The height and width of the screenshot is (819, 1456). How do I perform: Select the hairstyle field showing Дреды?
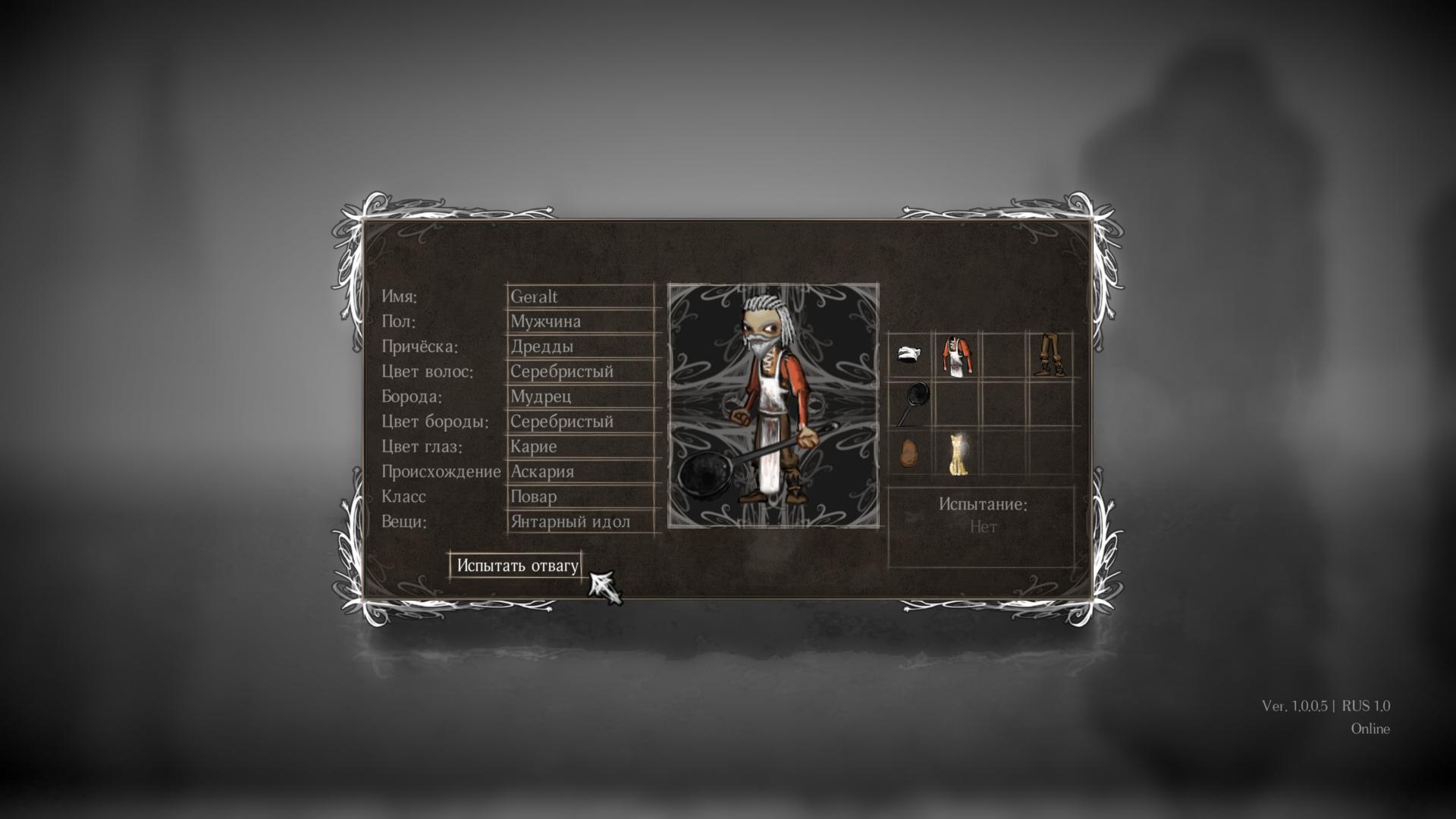coord(580,347)
